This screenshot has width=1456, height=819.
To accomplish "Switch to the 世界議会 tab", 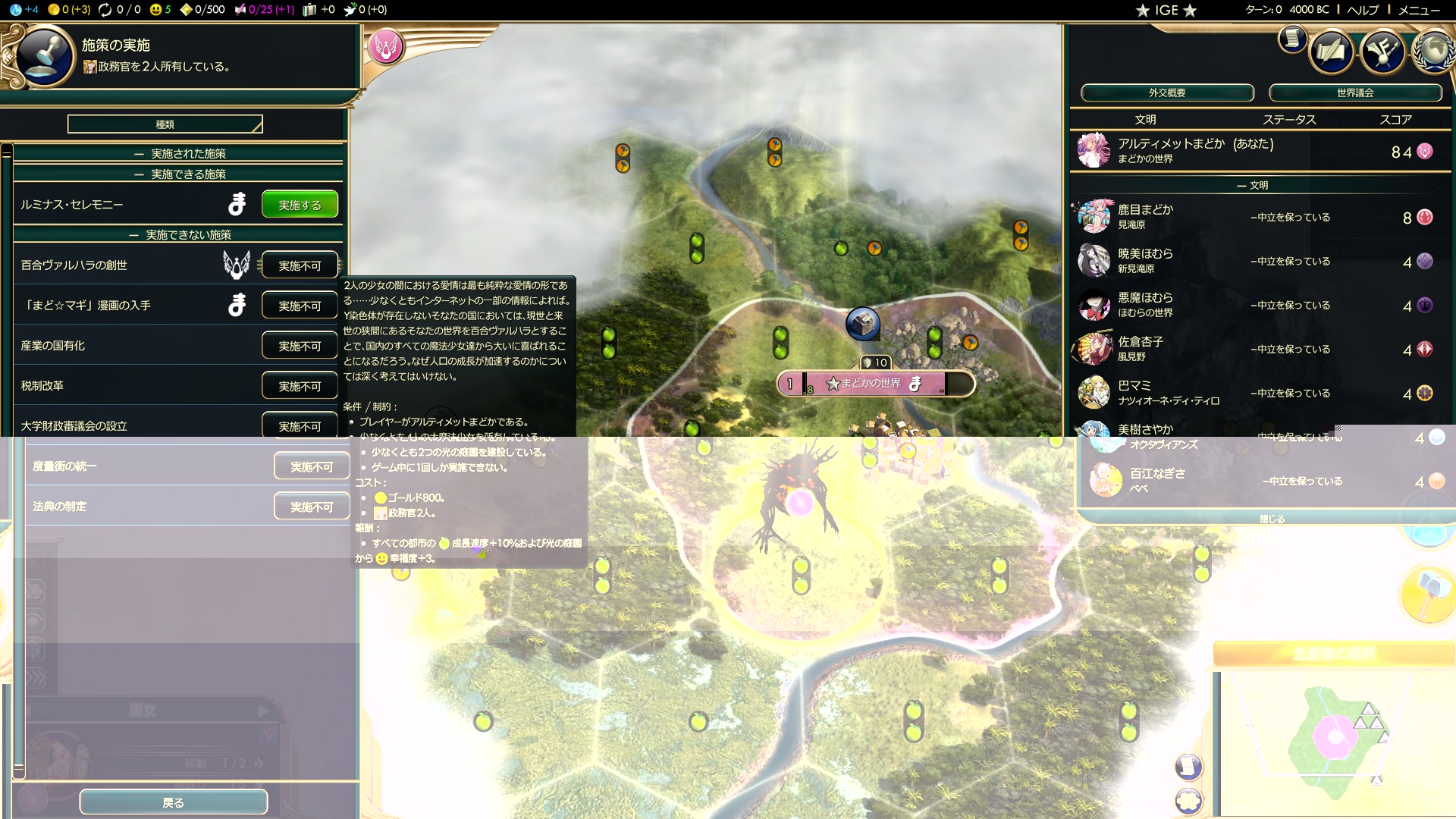I will pos(1354,93).
